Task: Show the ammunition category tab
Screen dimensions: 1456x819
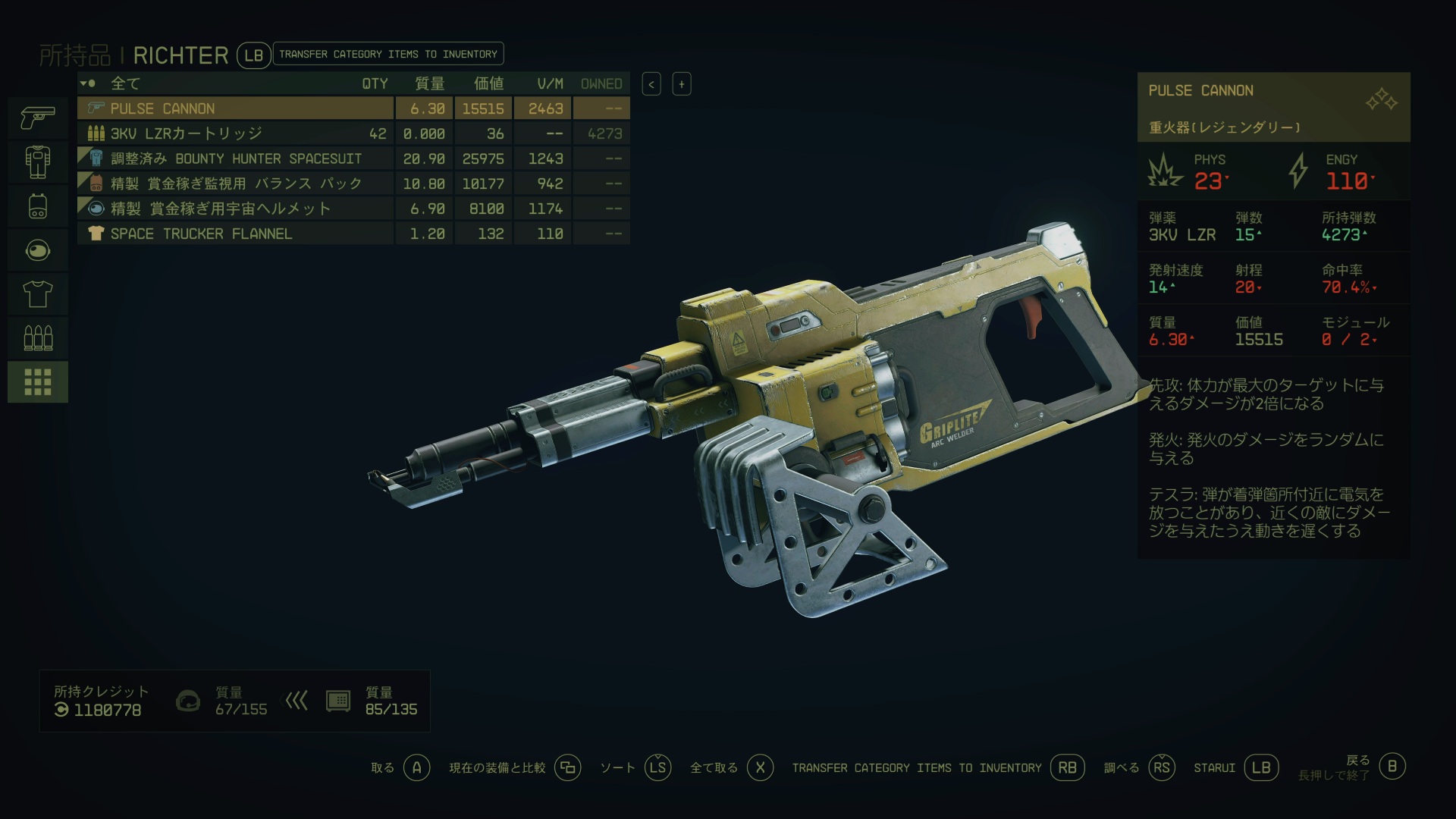Action: coord(38,337)
